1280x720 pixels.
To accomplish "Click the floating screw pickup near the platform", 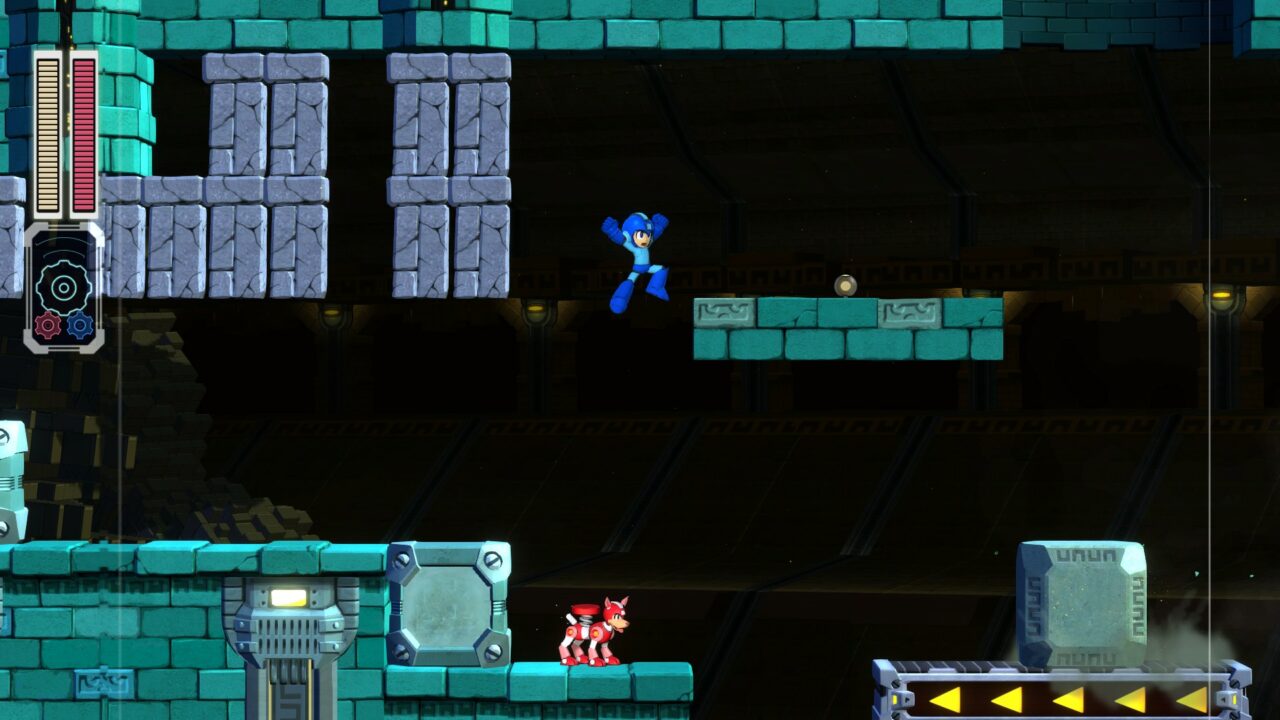I will click(845, 285).
